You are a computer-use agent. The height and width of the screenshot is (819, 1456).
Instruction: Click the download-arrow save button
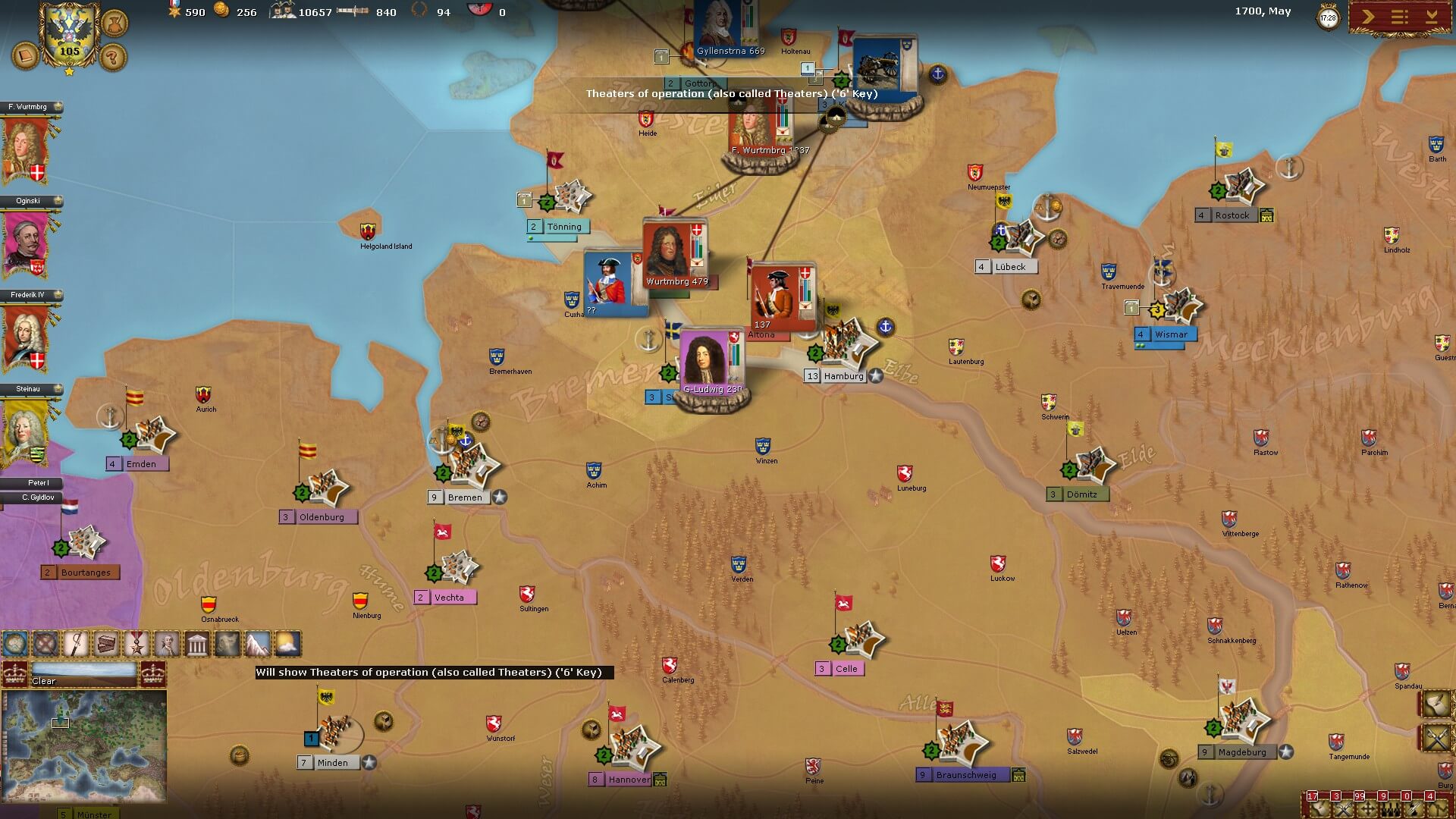(x=1432, y=17)
